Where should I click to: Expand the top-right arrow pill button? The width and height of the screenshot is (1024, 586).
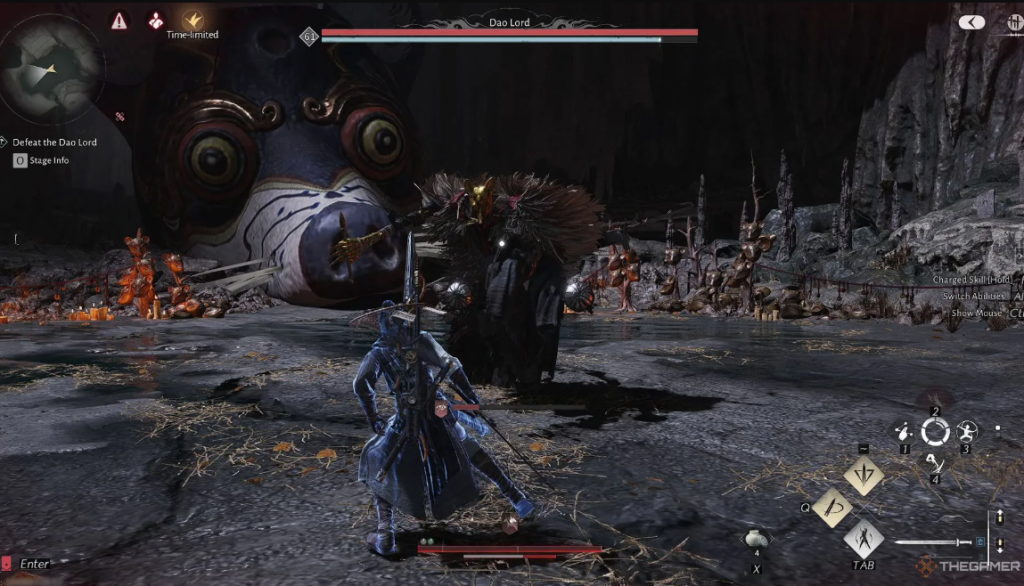tap(971, 22)
